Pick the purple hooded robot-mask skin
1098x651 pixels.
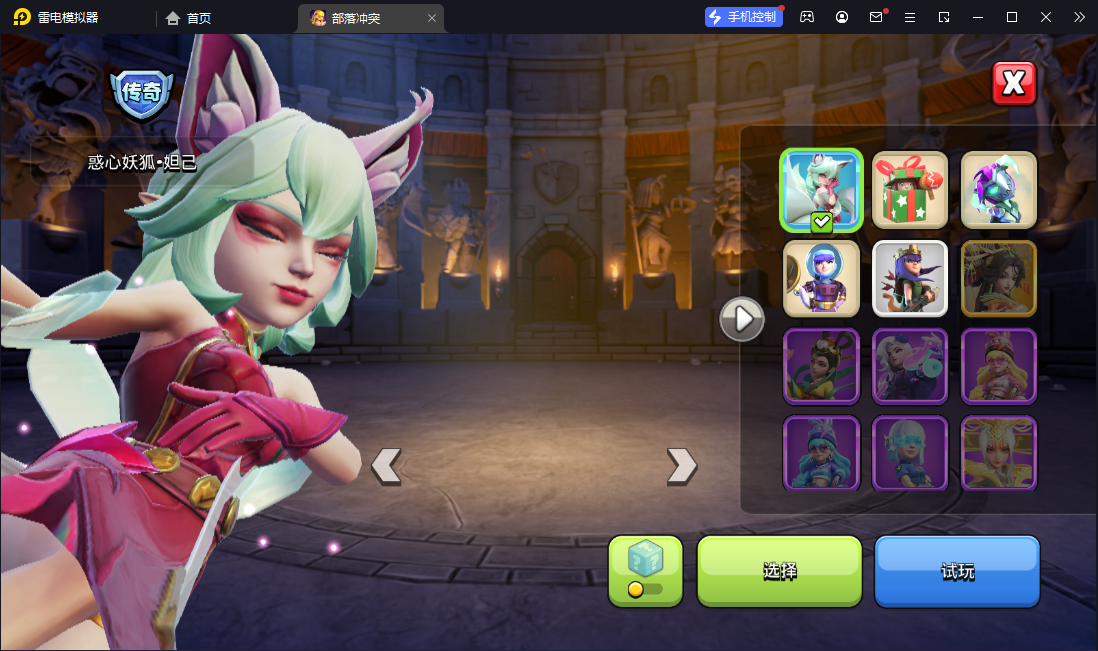(x=999, y=190)
